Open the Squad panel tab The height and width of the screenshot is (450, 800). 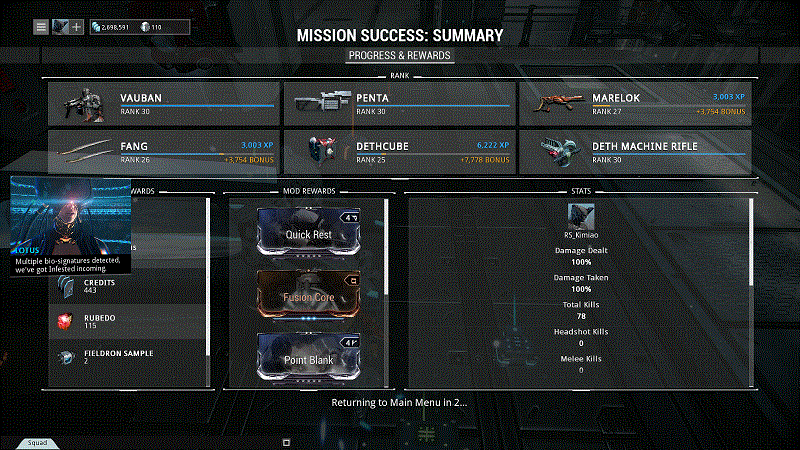(37, 442)
